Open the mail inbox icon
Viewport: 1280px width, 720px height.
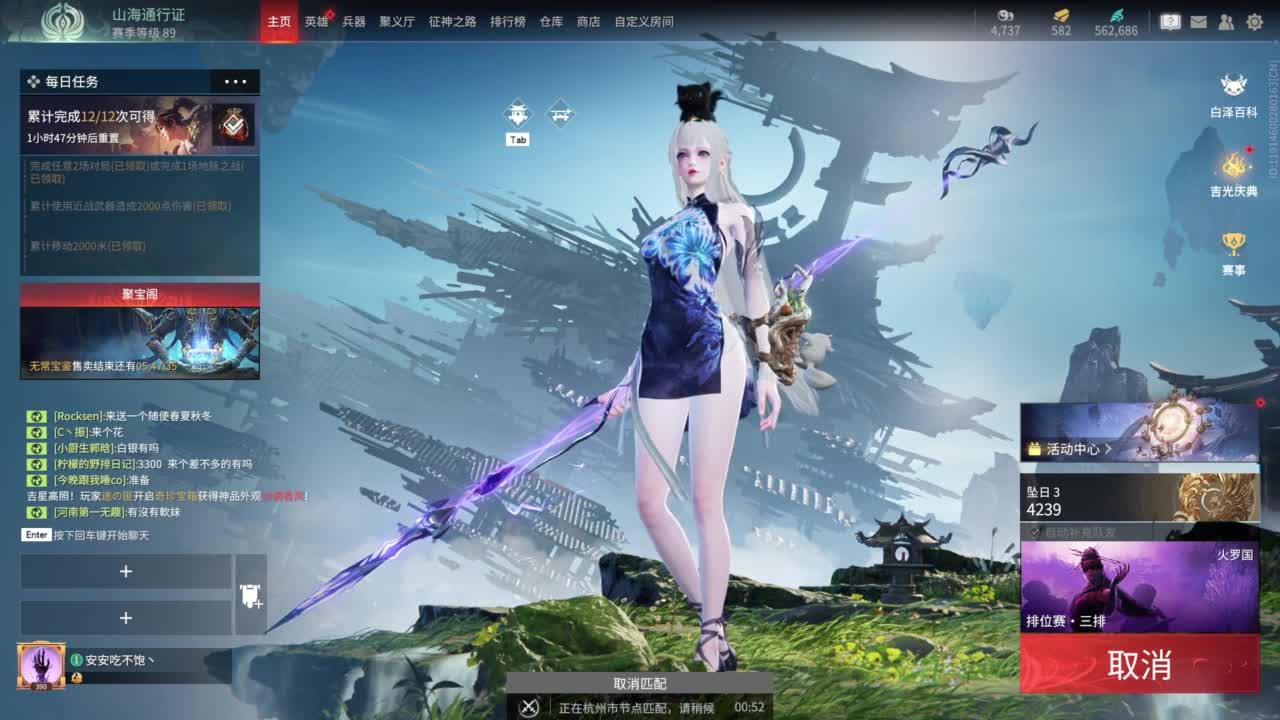click(1199, 20)
